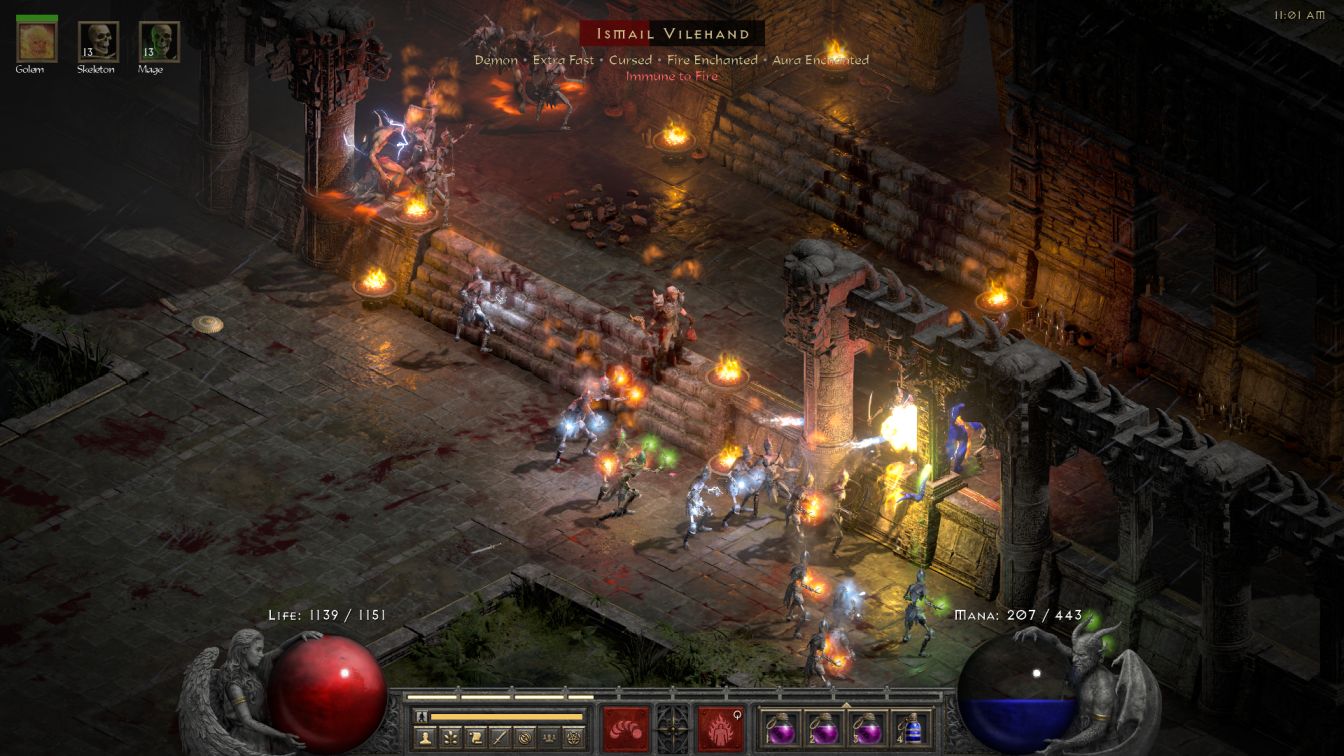1344x756 pixels.
Task: Open the pentagram game menu button
Action: pos(574,738)
